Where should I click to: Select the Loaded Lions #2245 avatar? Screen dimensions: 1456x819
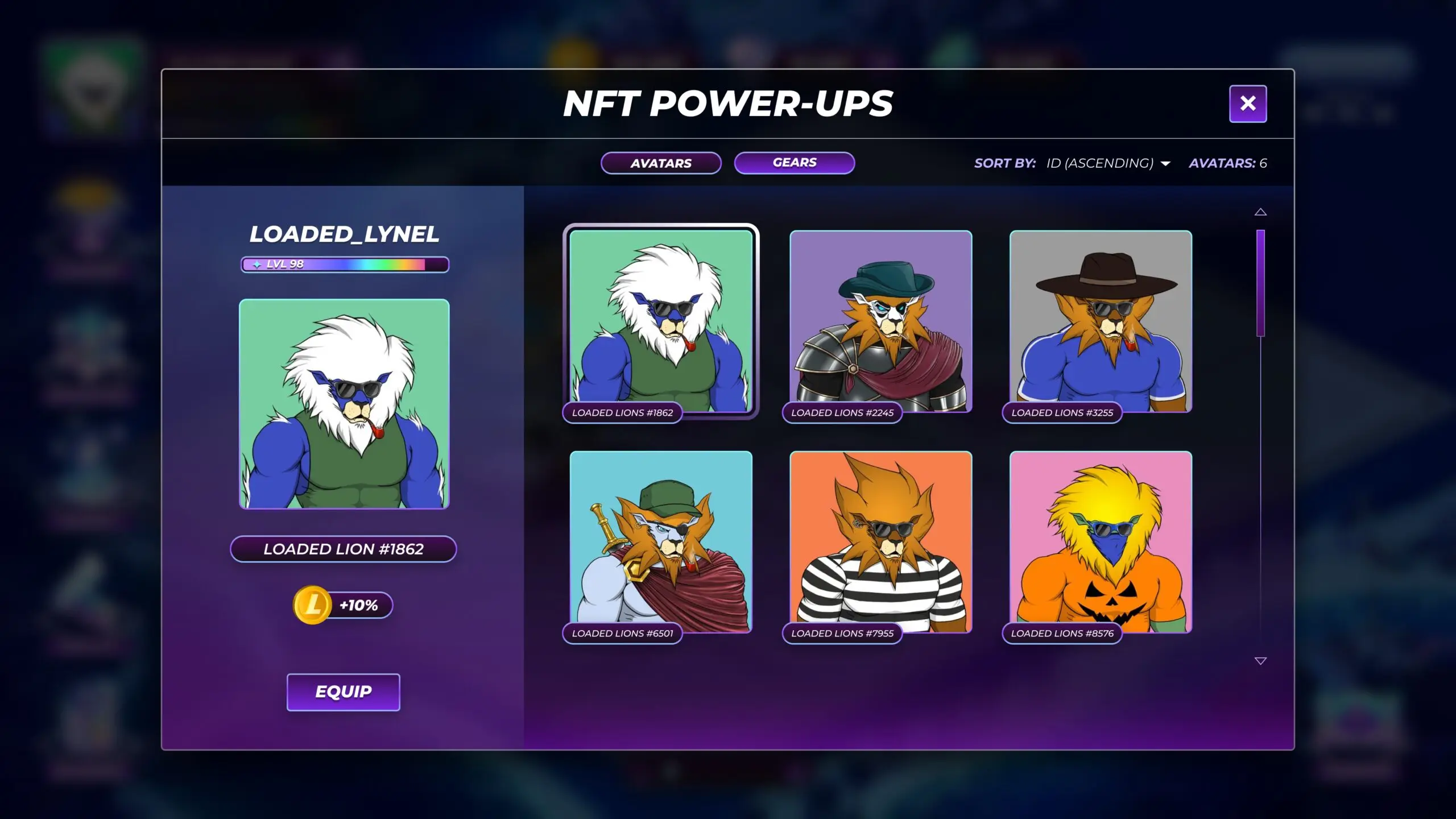point(880,321)
